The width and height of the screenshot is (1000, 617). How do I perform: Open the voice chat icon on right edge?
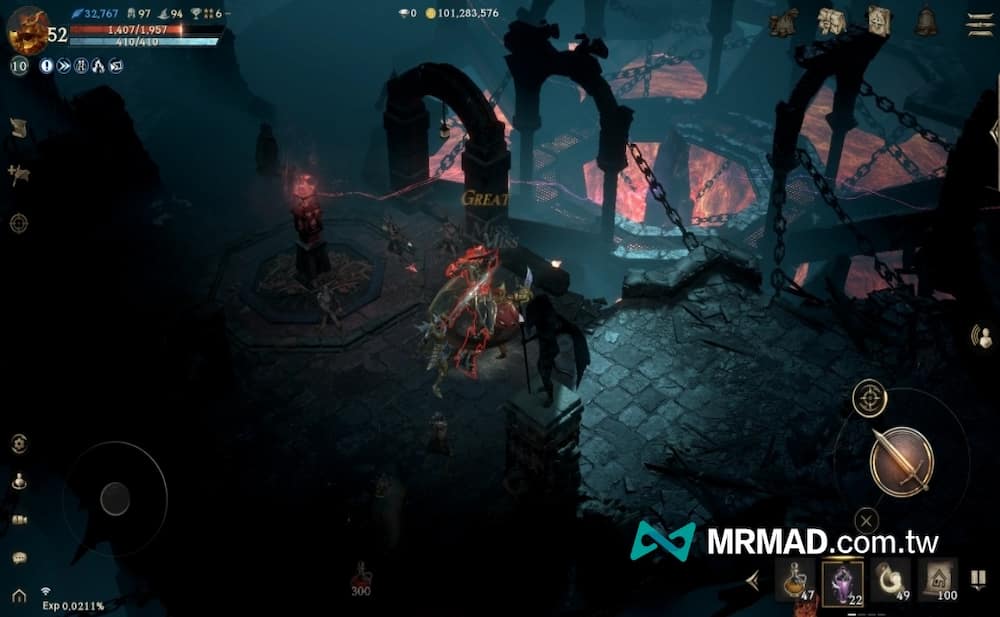coord(983,338)
